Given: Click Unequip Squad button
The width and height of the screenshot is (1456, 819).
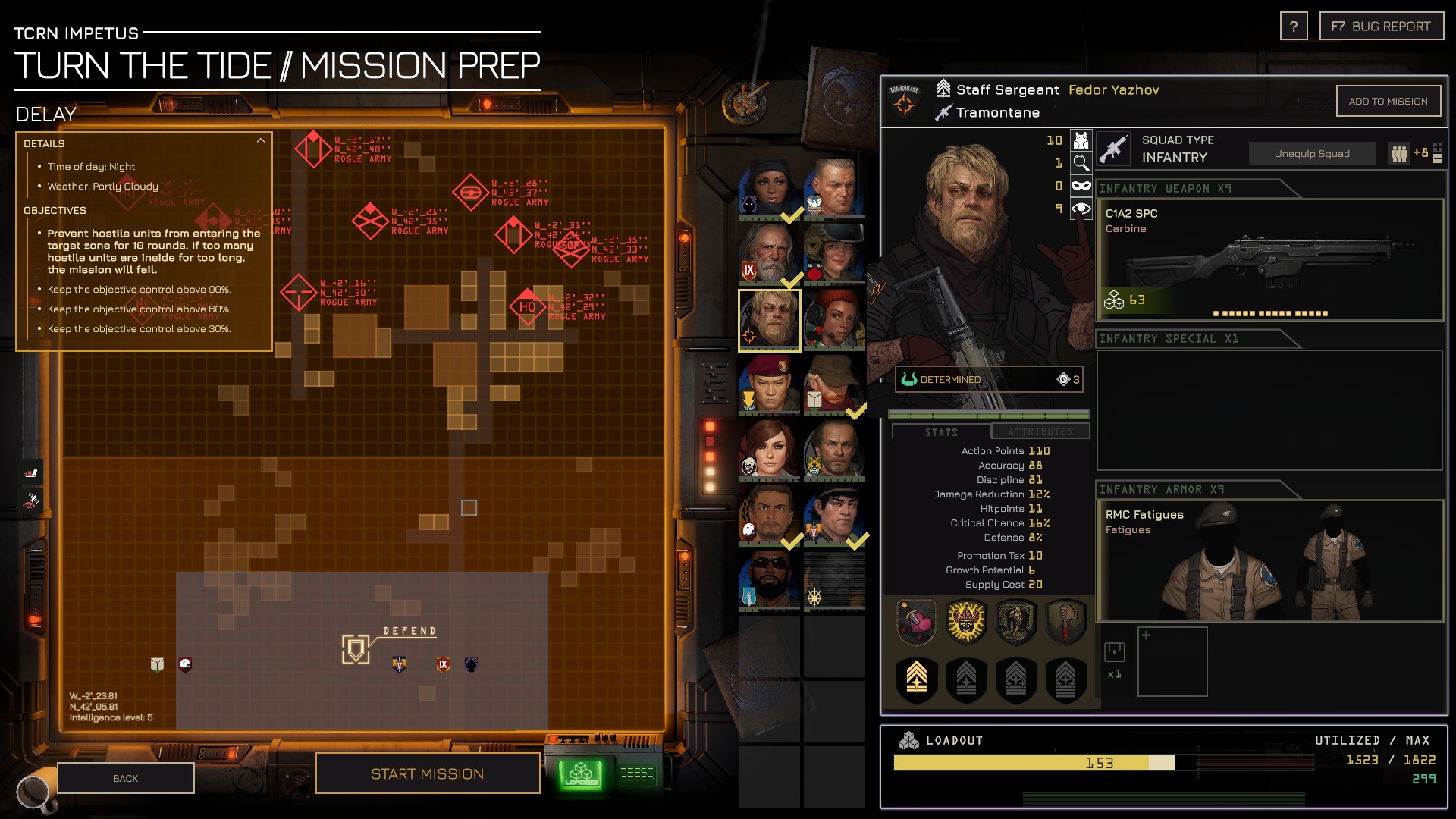Looking at the screenshot, I should point(1312,153).
